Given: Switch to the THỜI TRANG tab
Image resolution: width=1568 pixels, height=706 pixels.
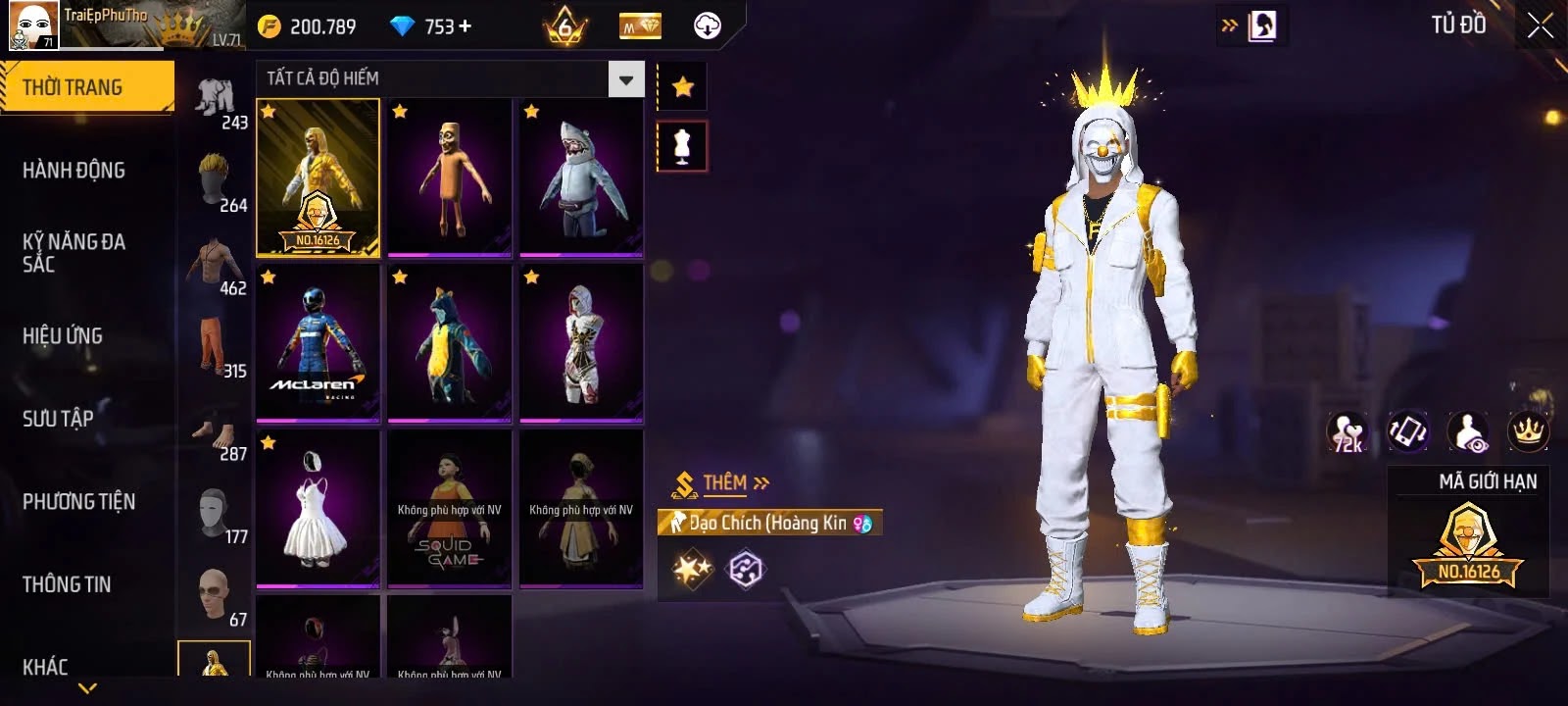Looking at the screenshot, I should (86, 87).
